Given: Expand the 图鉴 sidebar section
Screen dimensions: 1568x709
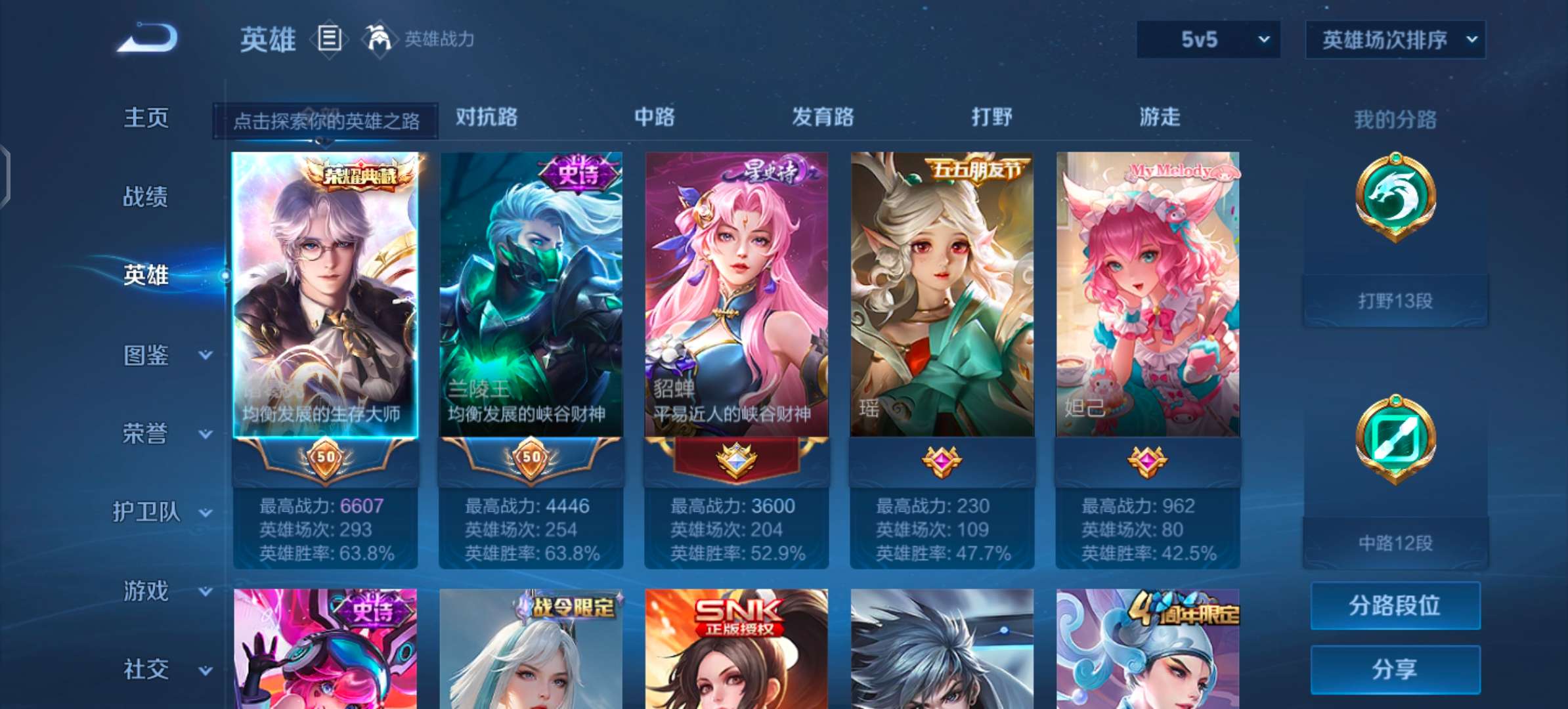Looking at the screenshot, I should (146, 355).
